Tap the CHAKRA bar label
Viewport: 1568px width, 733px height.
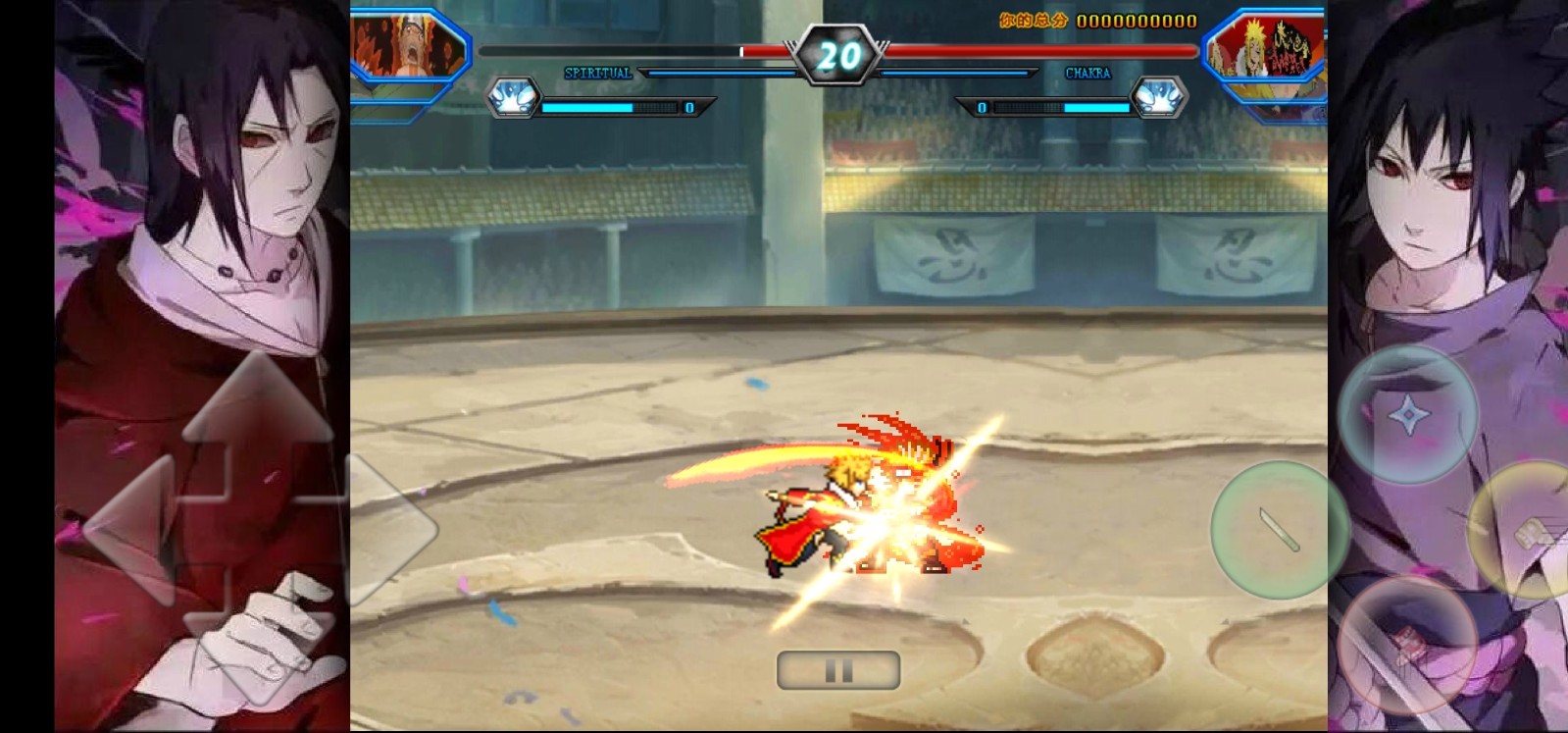point(1088,73)
